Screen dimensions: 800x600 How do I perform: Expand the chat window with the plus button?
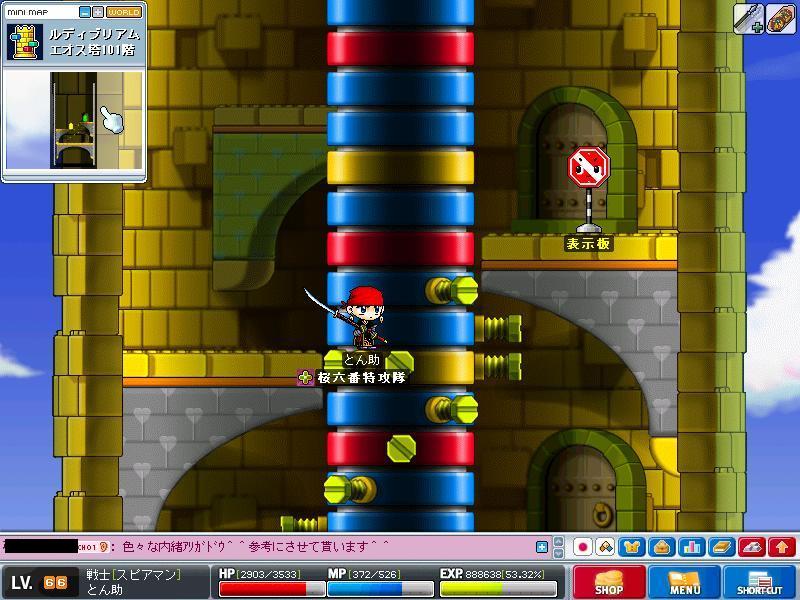point(542,547)
